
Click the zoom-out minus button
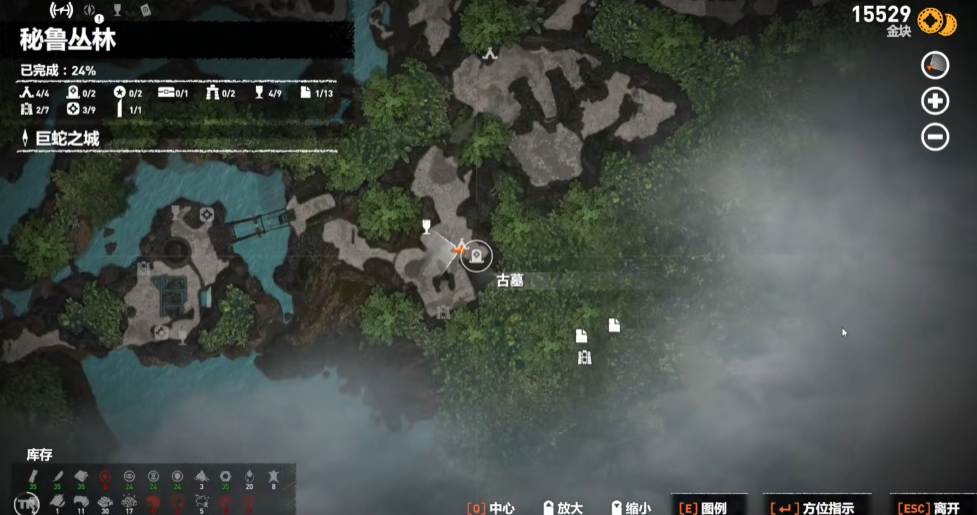click(x=935, y=137)
